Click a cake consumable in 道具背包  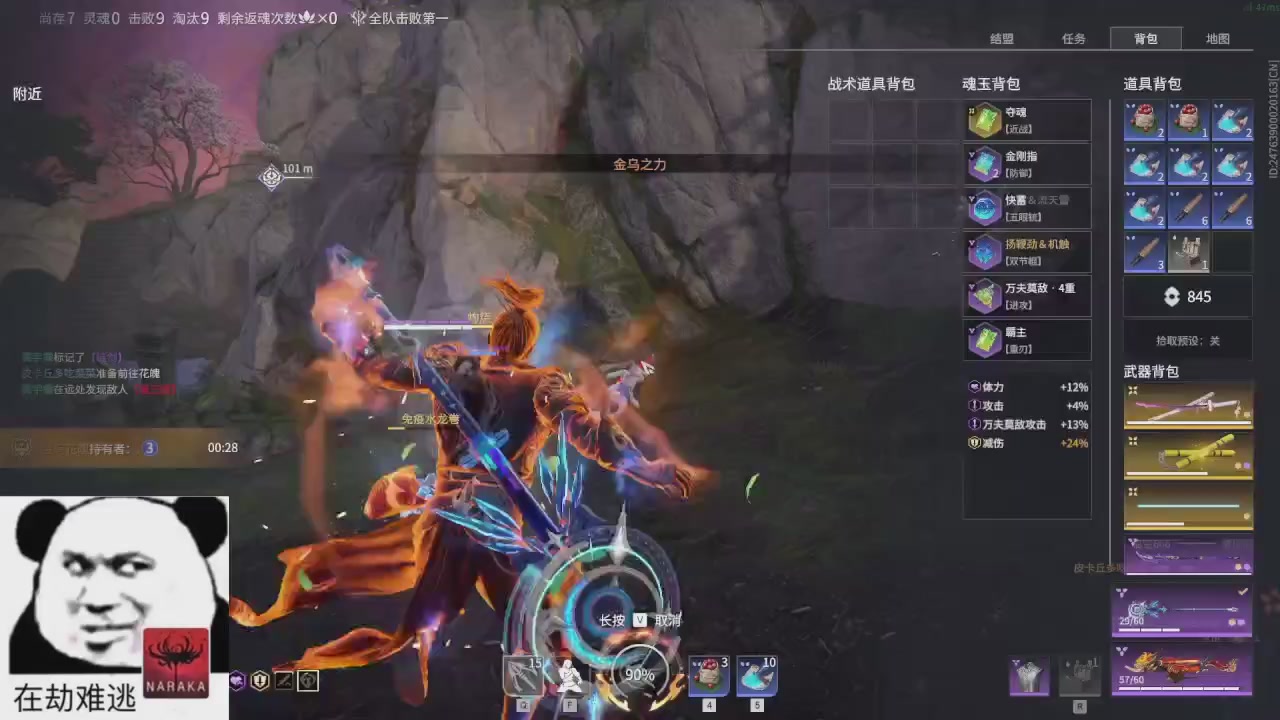click(x=1145, y=120)
